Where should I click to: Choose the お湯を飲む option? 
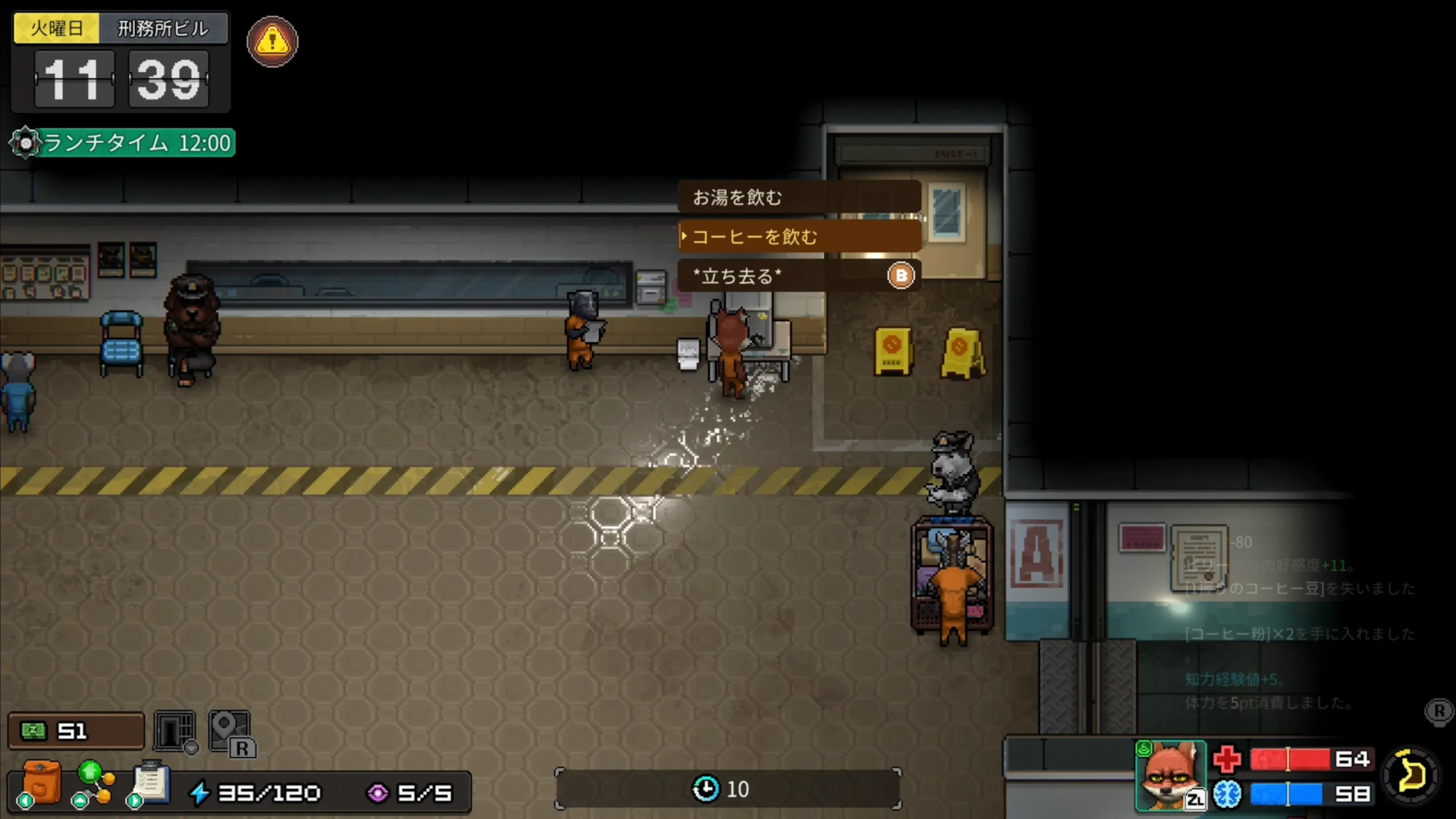799,197
